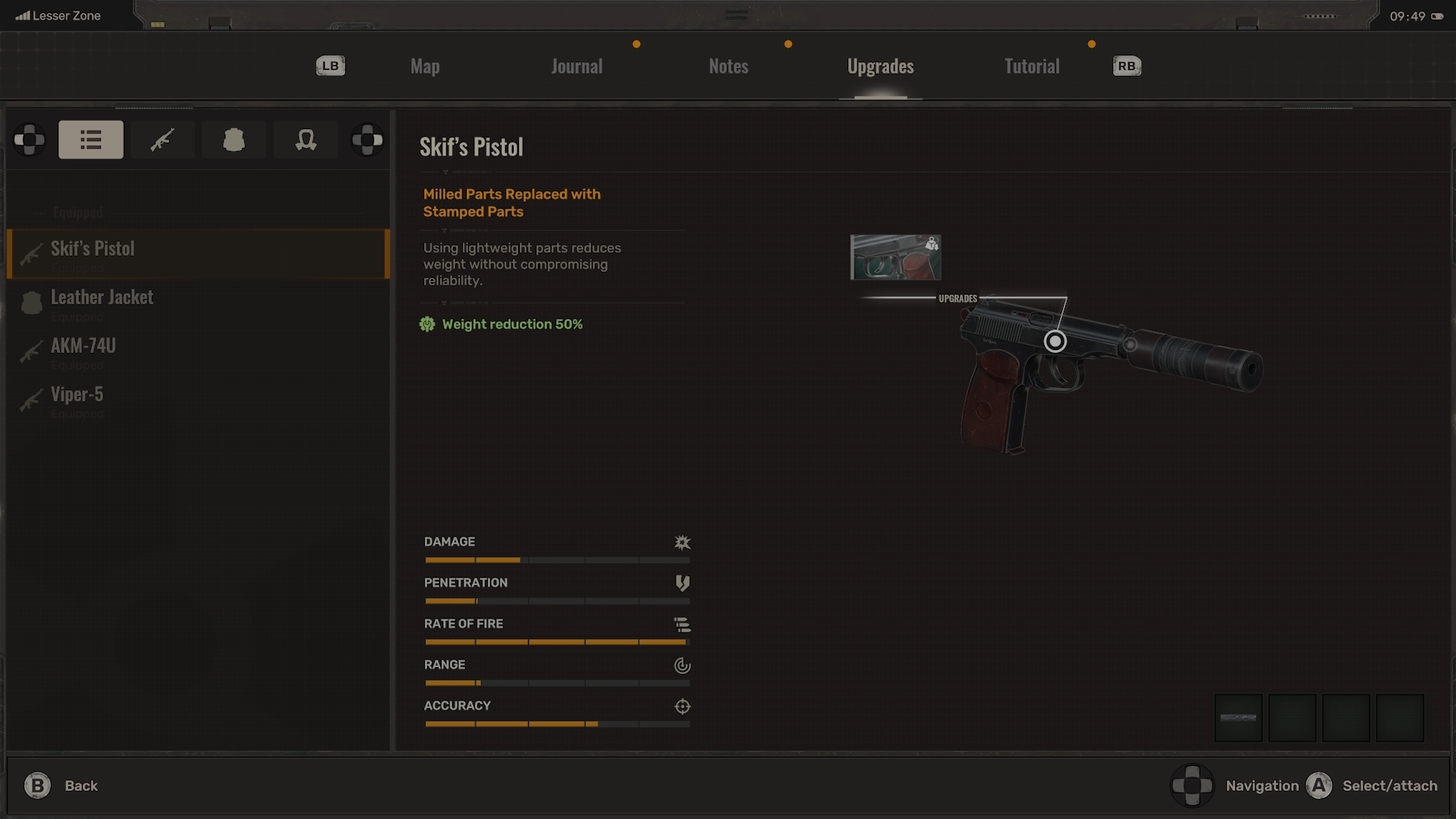Open the Journal tab
The width and height of the screenshot is (1456, 819).
point(577,67)
